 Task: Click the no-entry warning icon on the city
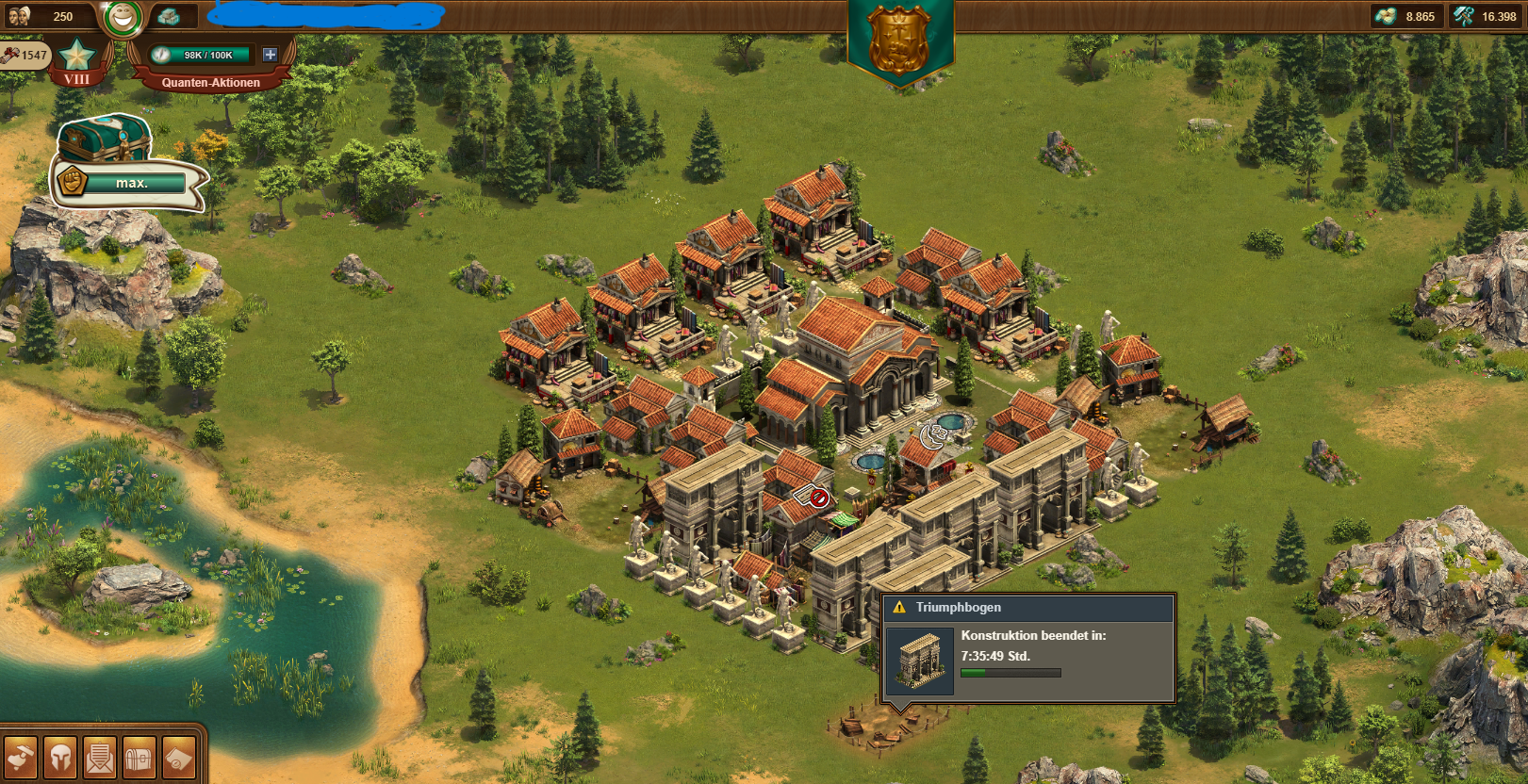point(819,498)
